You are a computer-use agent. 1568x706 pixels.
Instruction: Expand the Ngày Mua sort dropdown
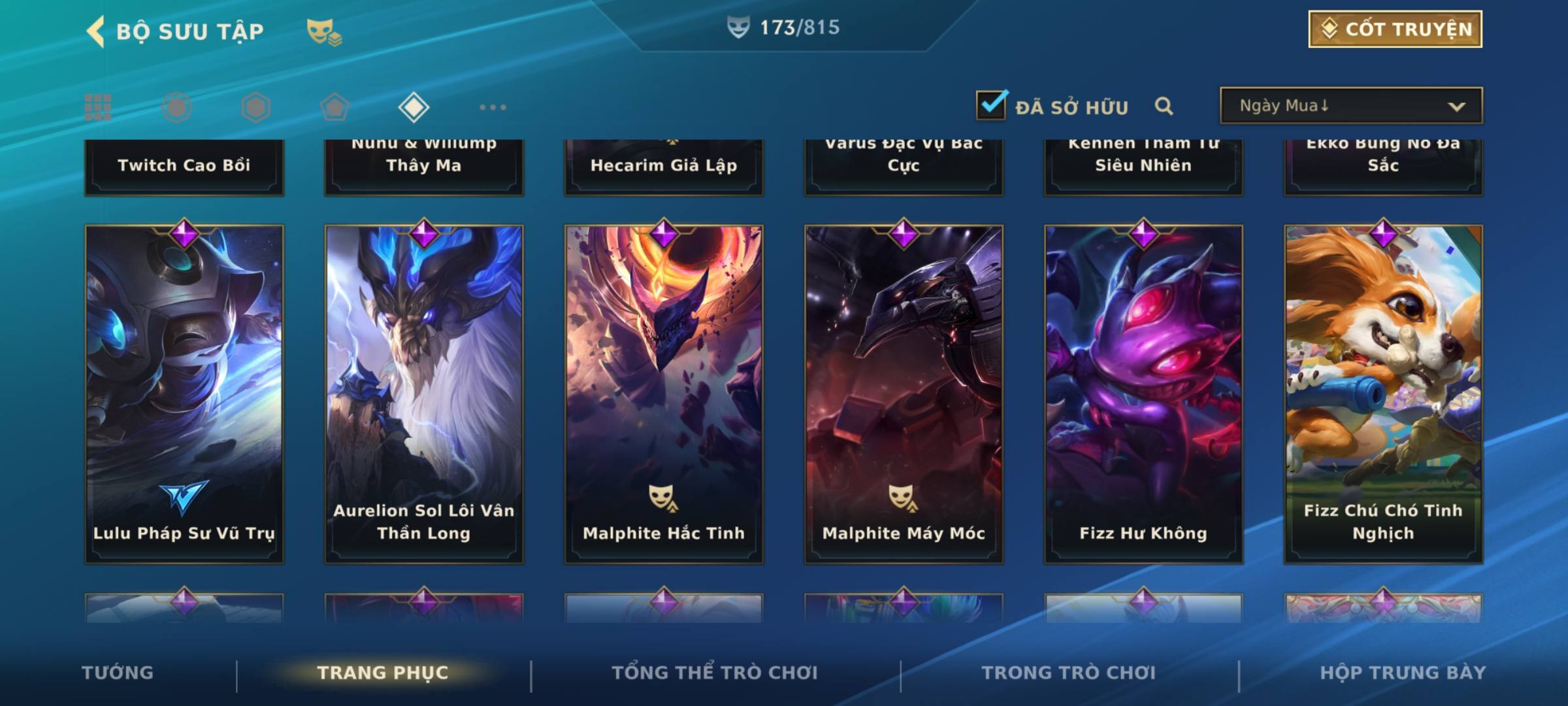(1350, 106)
